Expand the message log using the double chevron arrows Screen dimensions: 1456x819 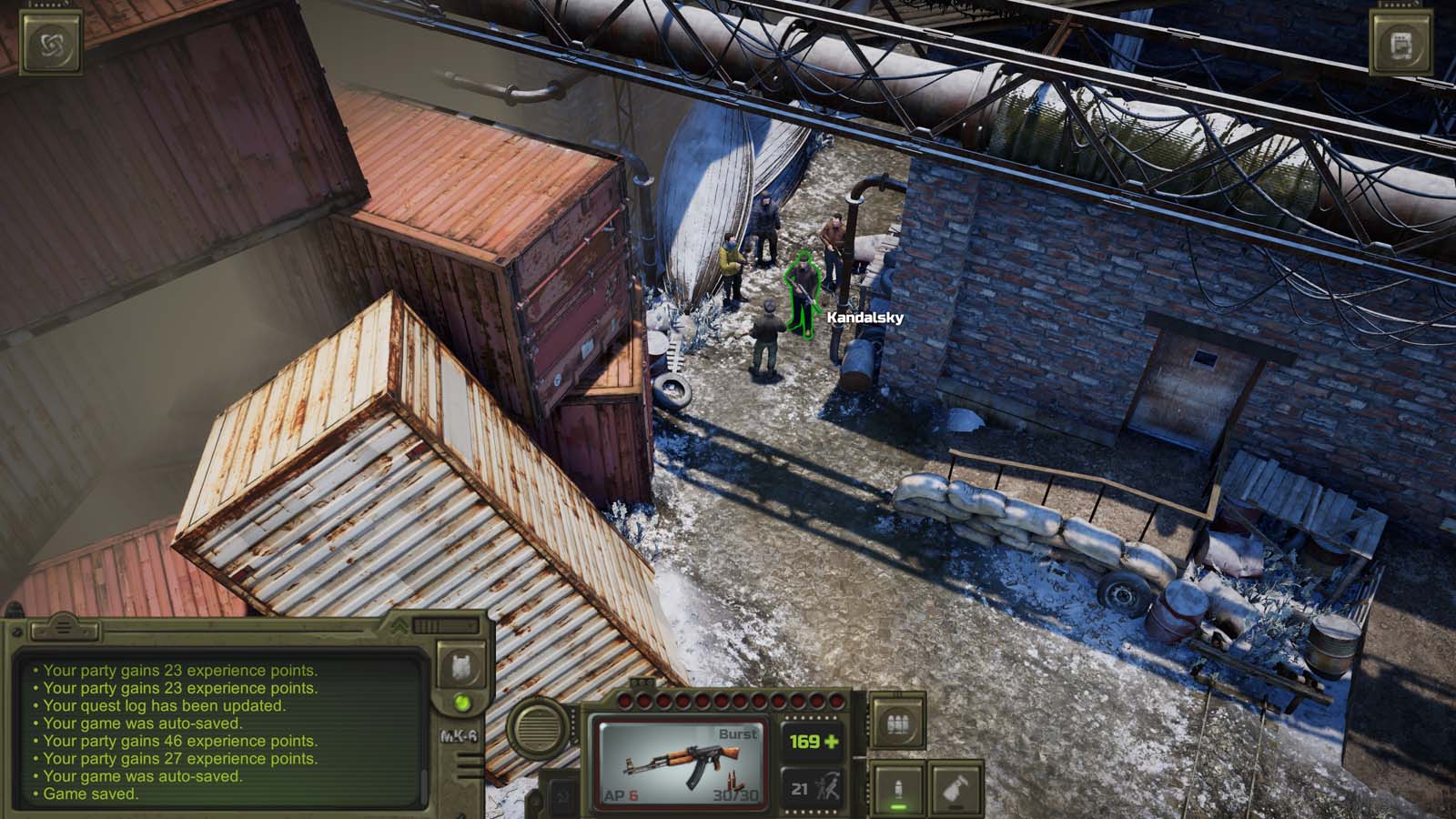[400, 626]
